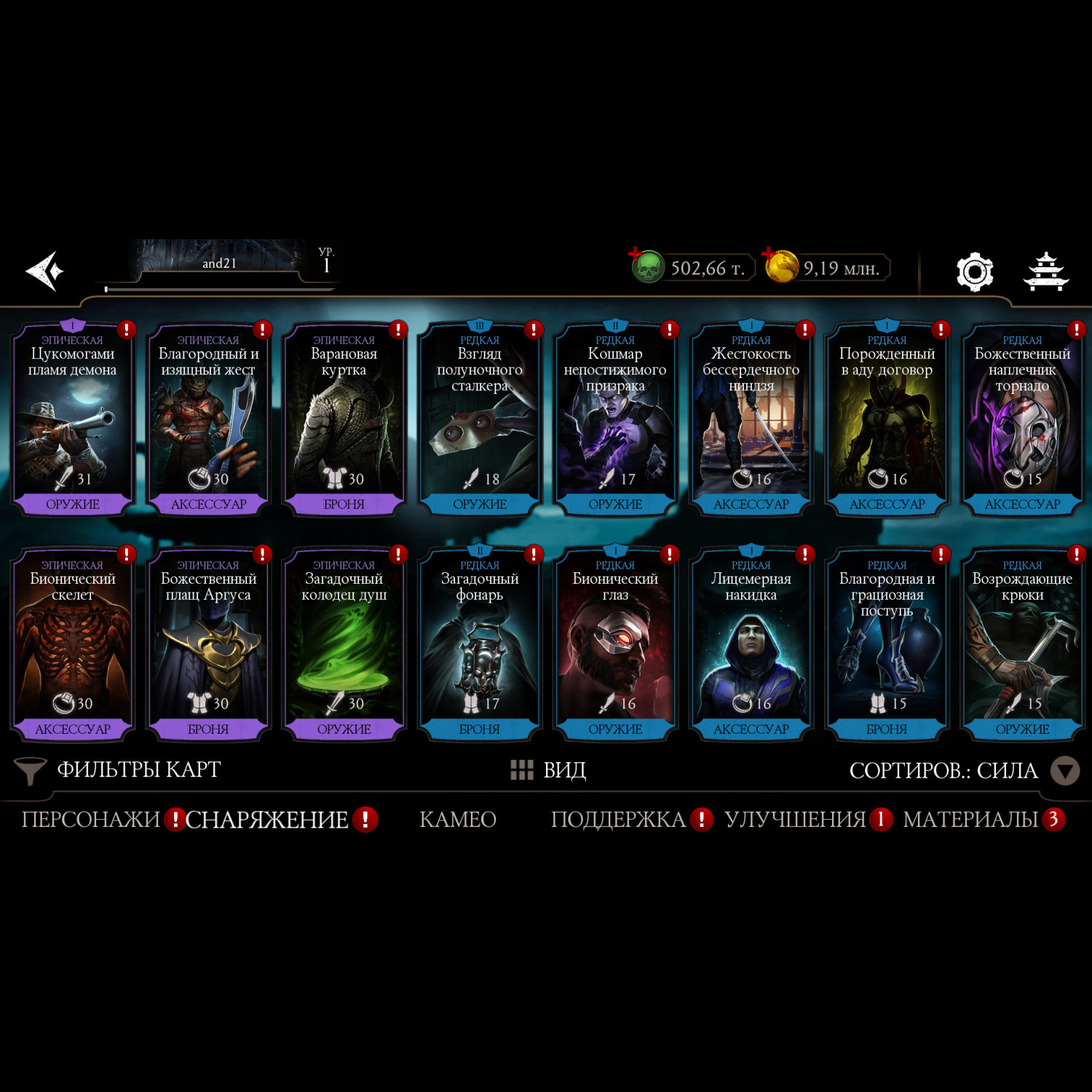The image size is (1092, 1092).
Task: Select the Цукомогами пламя демона card
Action: pos(73,420)
